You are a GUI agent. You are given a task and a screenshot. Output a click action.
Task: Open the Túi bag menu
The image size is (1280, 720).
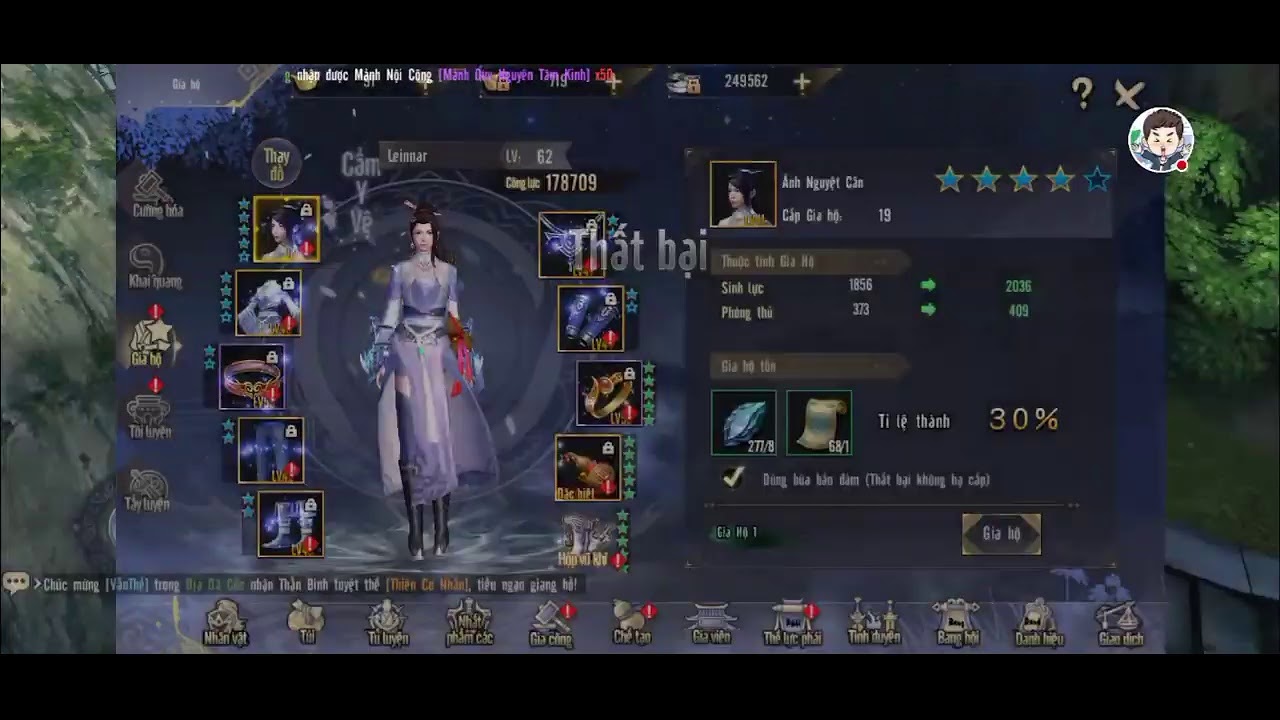(x=307, y=623)
